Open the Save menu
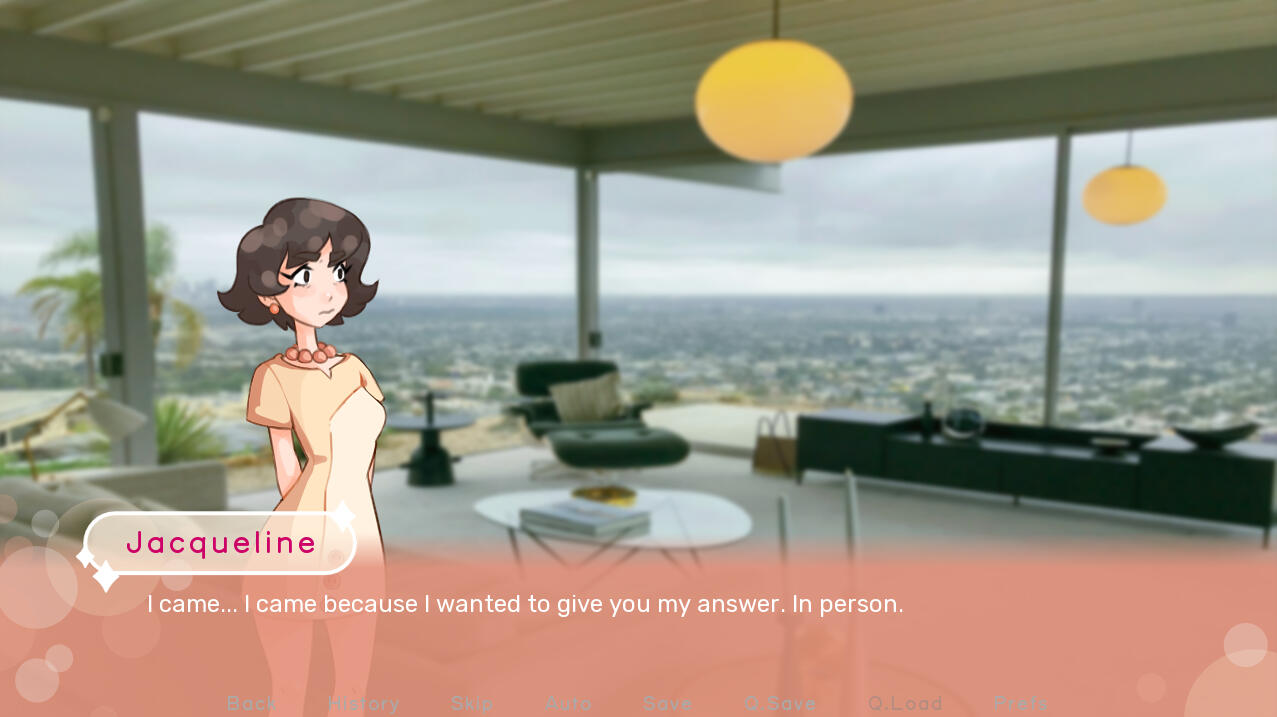 [668, 704]
